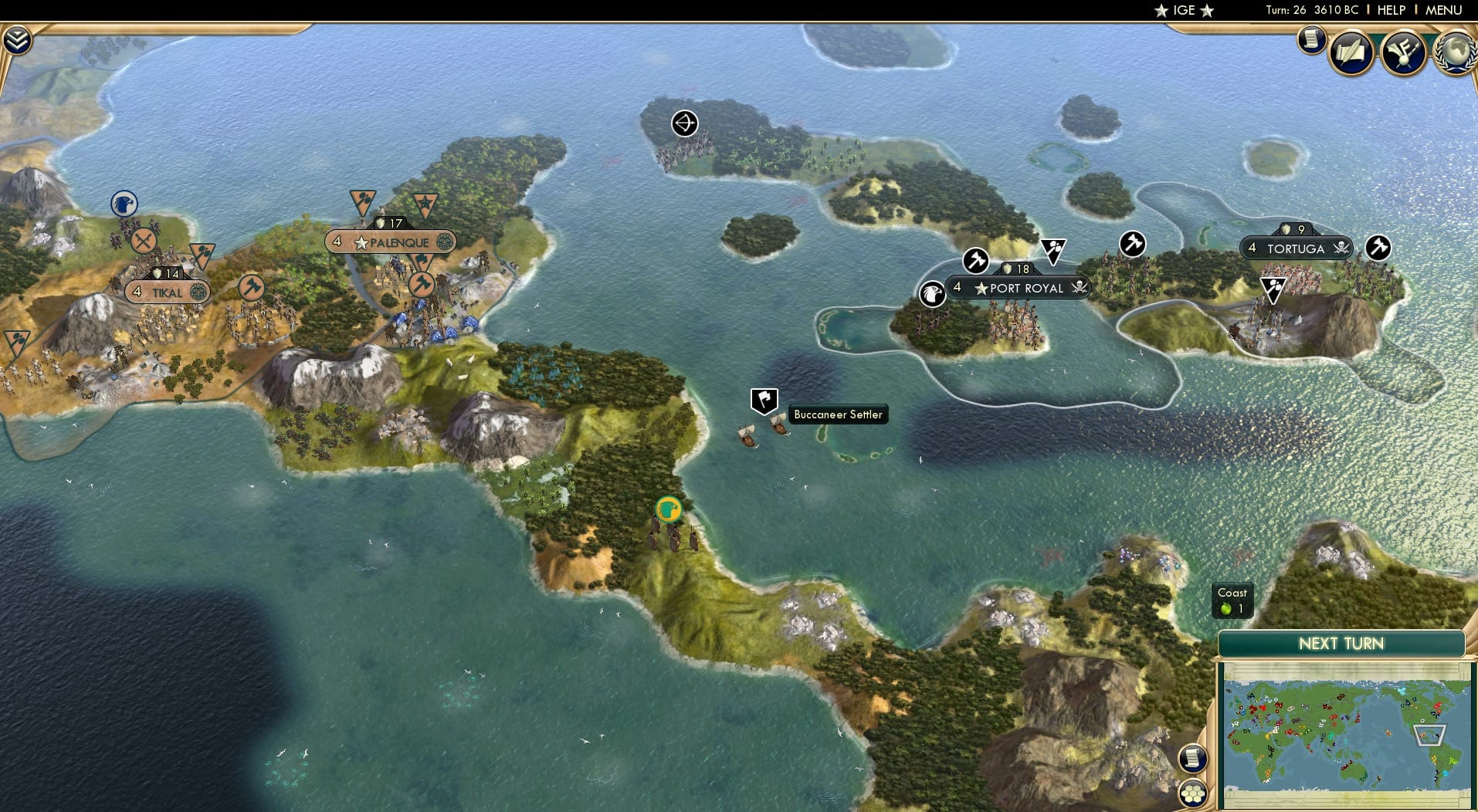Click the pirate skull icon on Tortuga's banner

pos(1341,249)
